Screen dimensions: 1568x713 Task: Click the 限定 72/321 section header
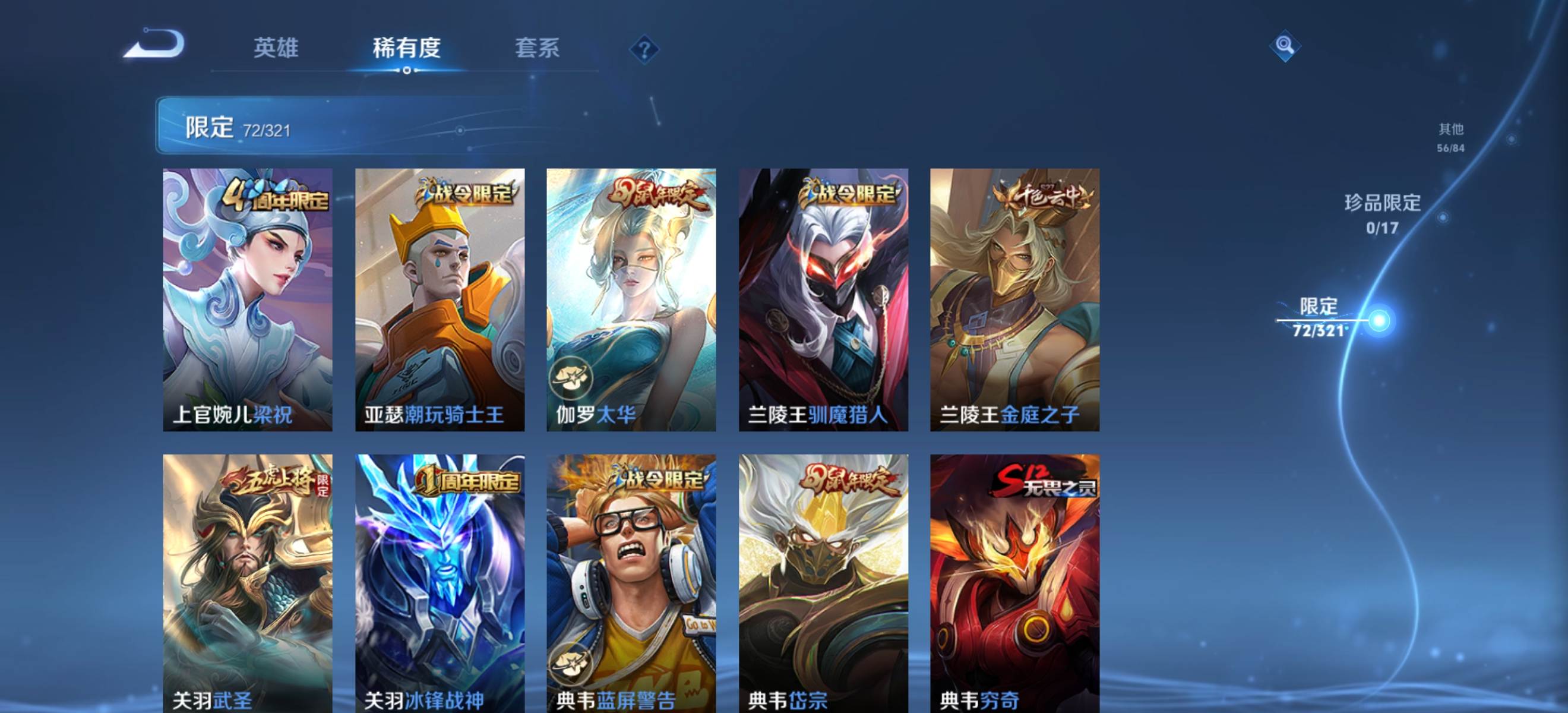point(238,127)
